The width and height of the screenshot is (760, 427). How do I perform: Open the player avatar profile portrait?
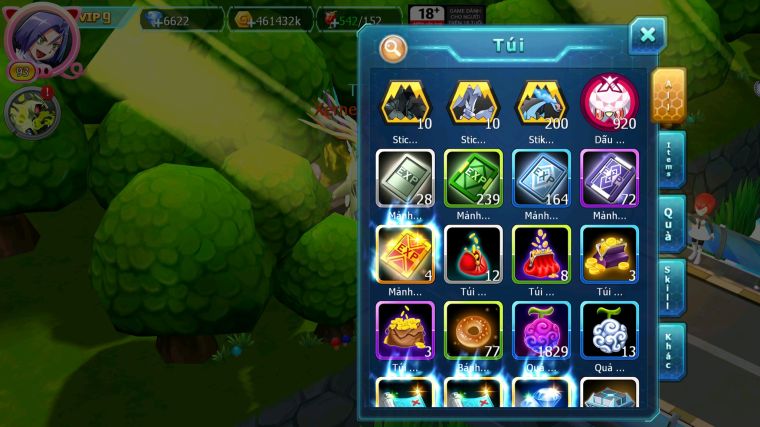(41, 37)
